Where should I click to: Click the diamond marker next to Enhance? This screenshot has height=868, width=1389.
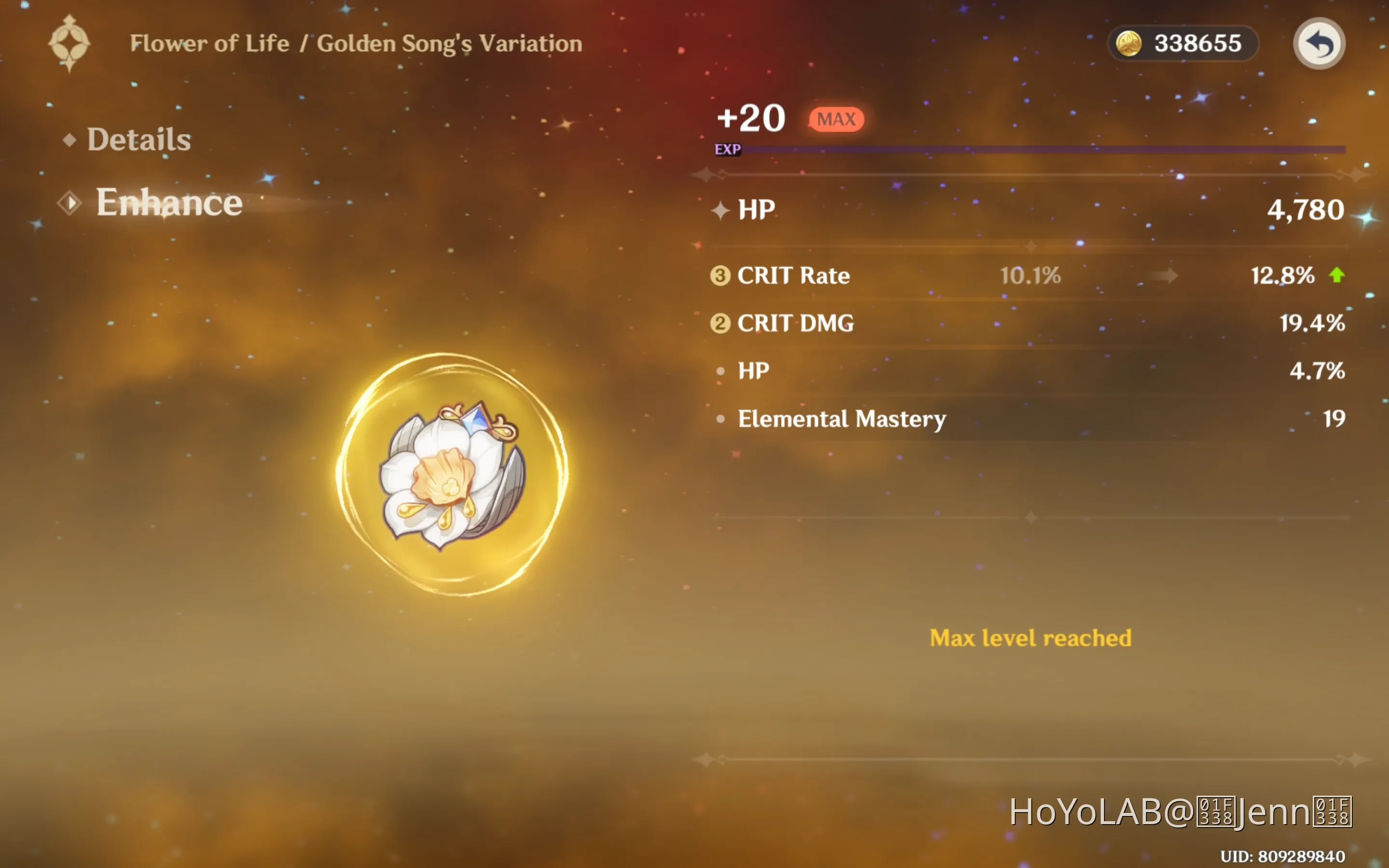click(70, 202)
